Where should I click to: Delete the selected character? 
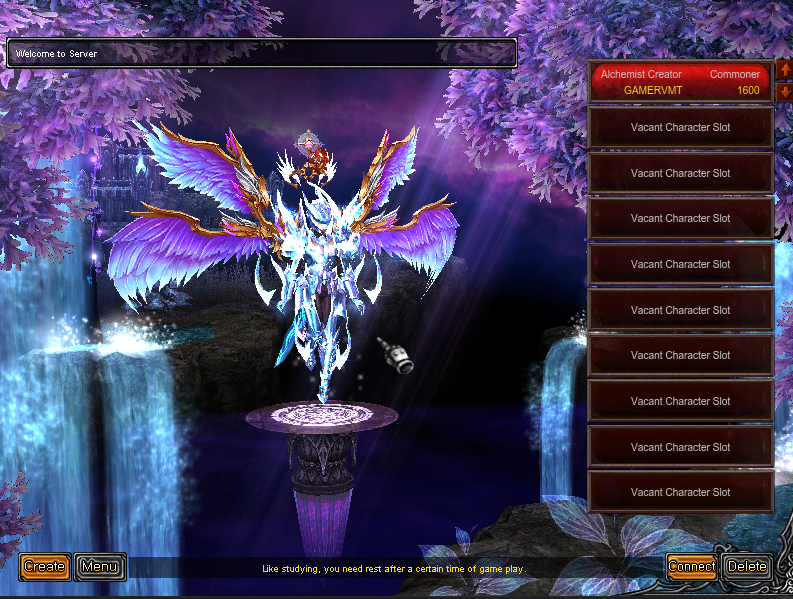pos(747,567)
